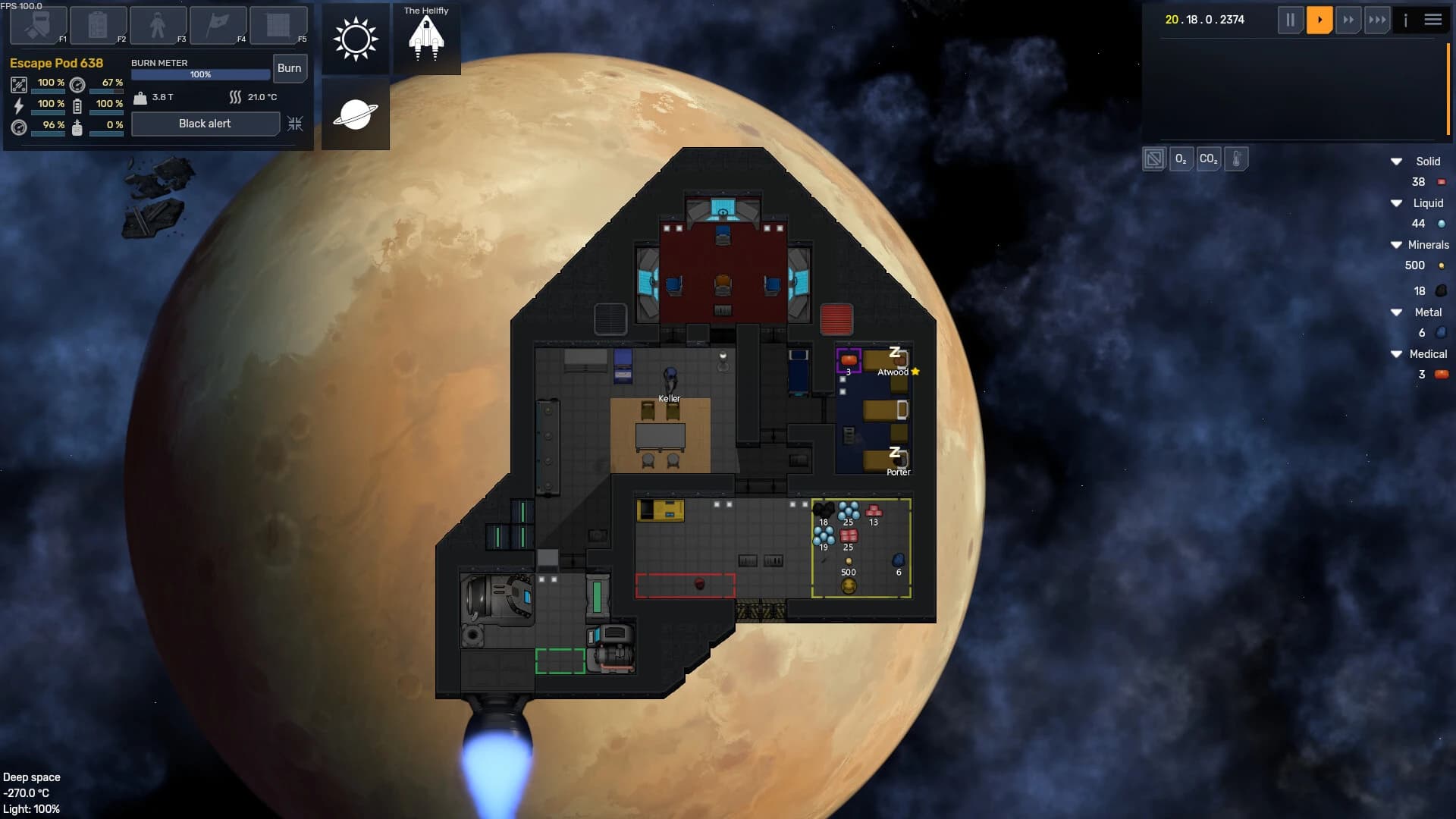Collapse the Minerals resource category
1456x819 pixels.
pos(1396,244)
